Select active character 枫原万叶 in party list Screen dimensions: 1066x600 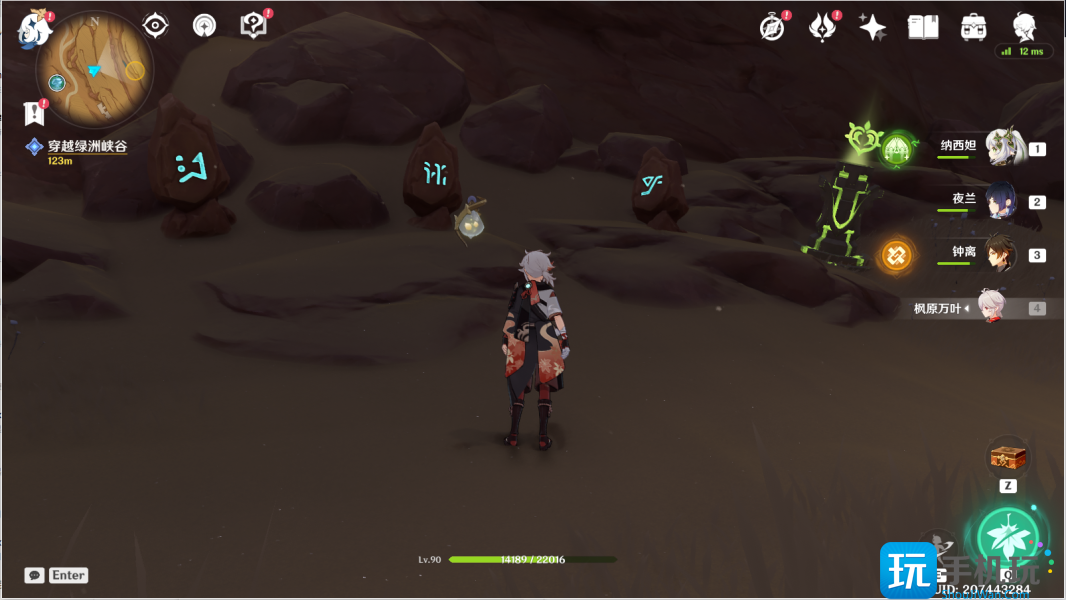click(991, 308)
